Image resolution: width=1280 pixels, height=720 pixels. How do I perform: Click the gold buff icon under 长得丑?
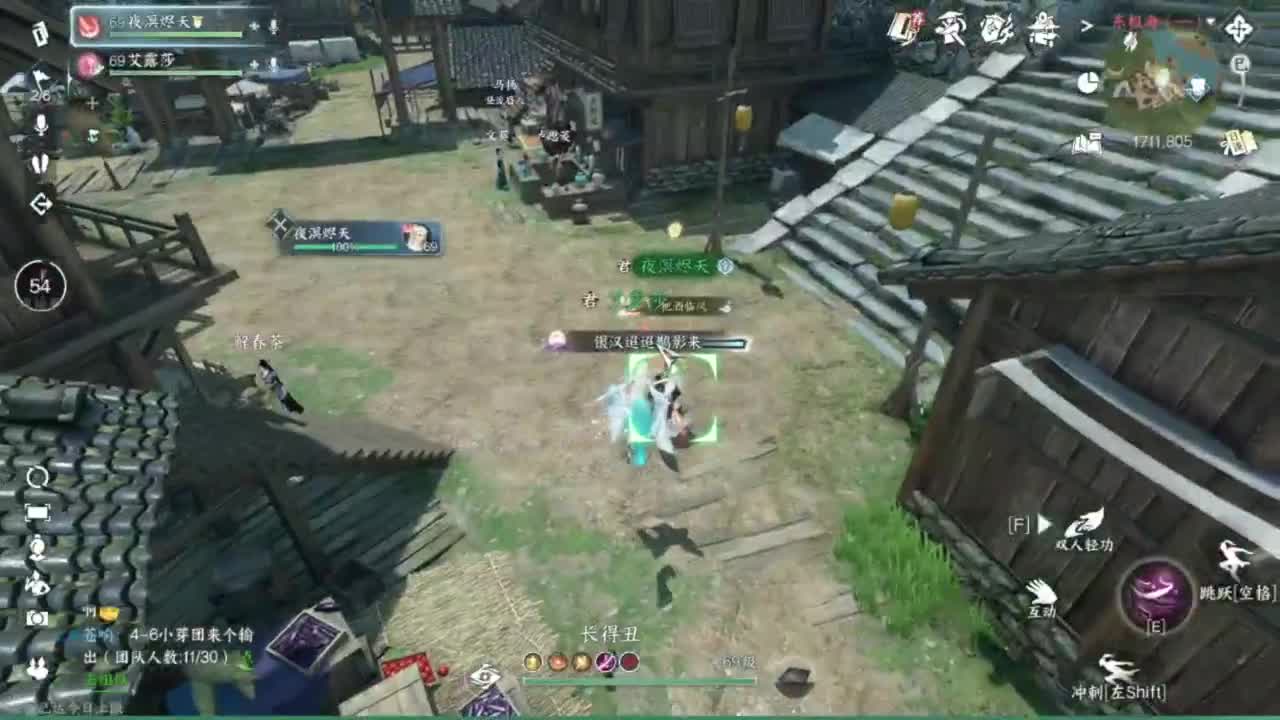click(533, 662)
